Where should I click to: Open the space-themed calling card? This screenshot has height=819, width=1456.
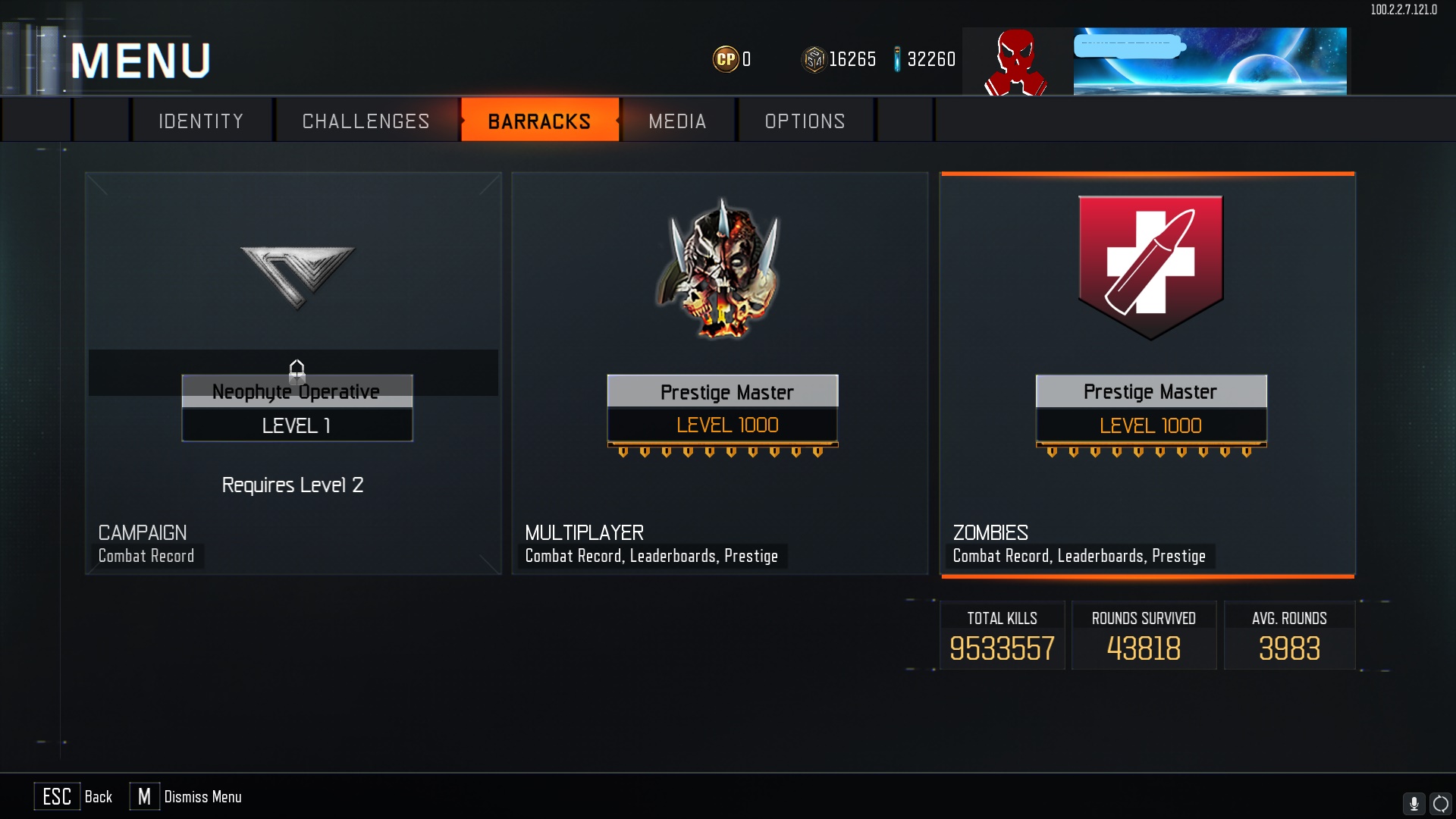1210,62
